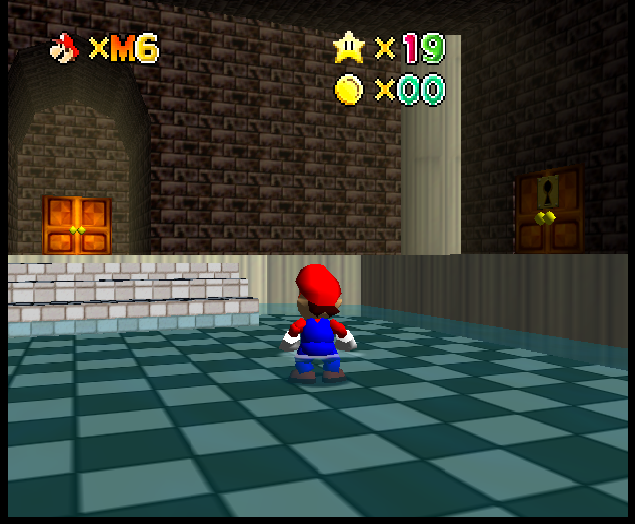635x524 pixels.
Task: Select the yellow power star icon
Action: pos(348,46)
